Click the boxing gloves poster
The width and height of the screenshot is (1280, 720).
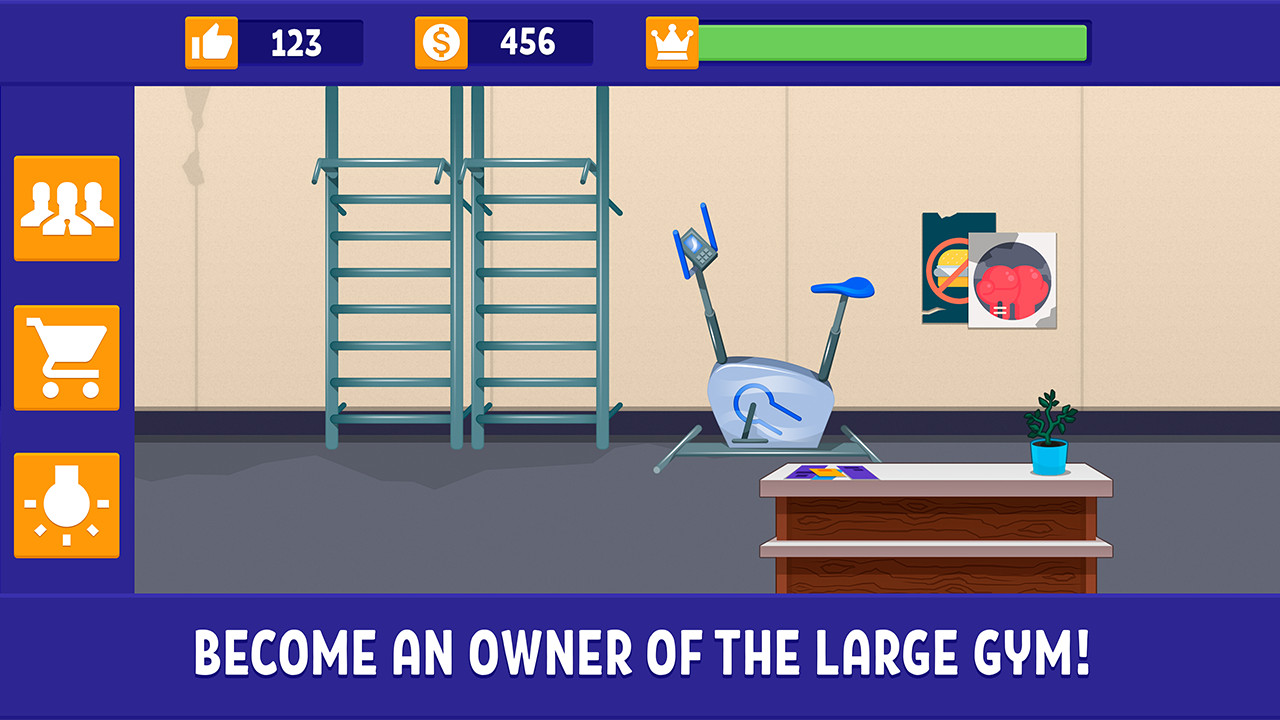pyautogui.click(x=1012, y=280)
